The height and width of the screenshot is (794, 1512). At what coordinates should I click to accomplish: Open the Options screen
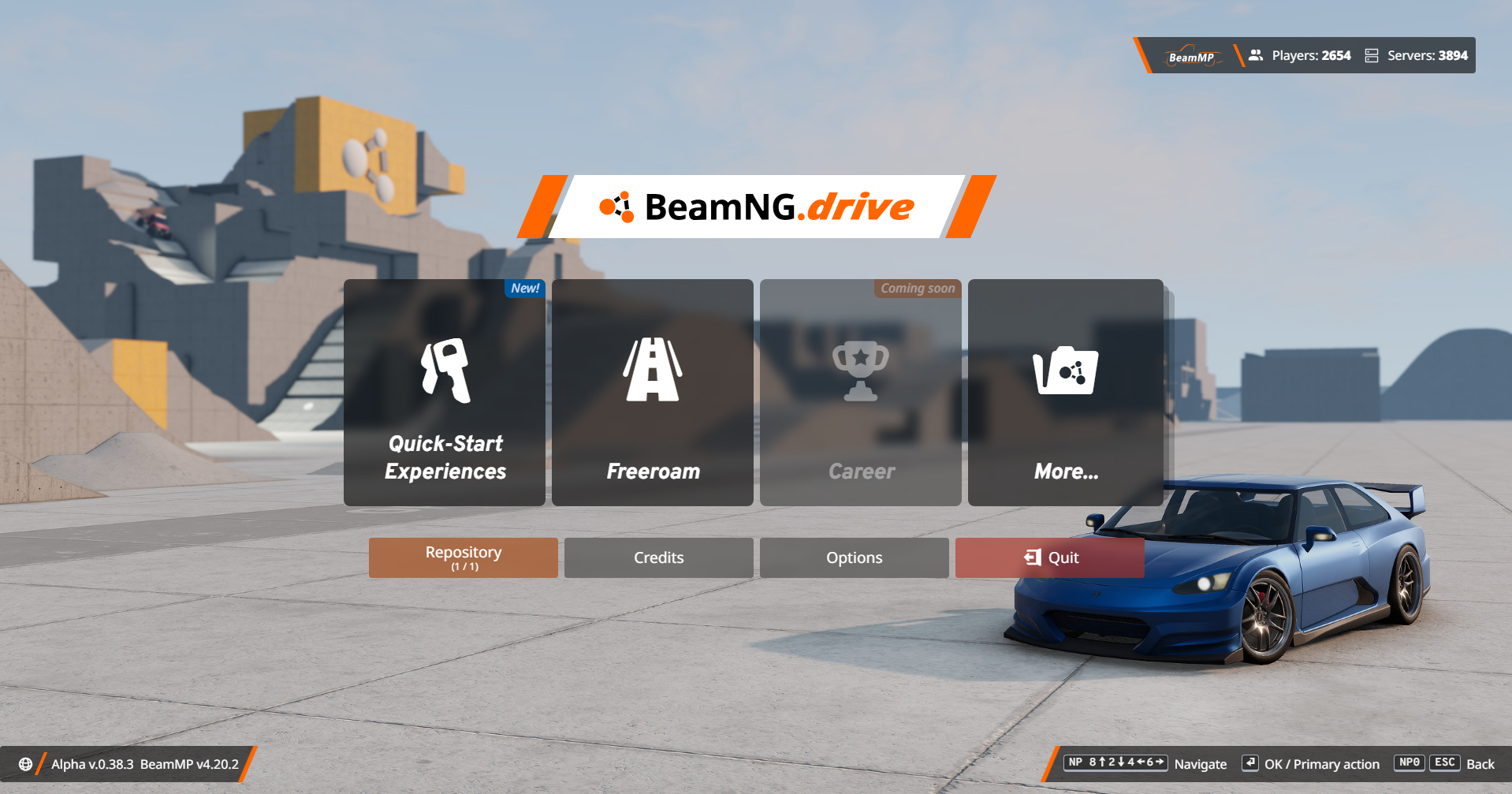pos(854,557)
